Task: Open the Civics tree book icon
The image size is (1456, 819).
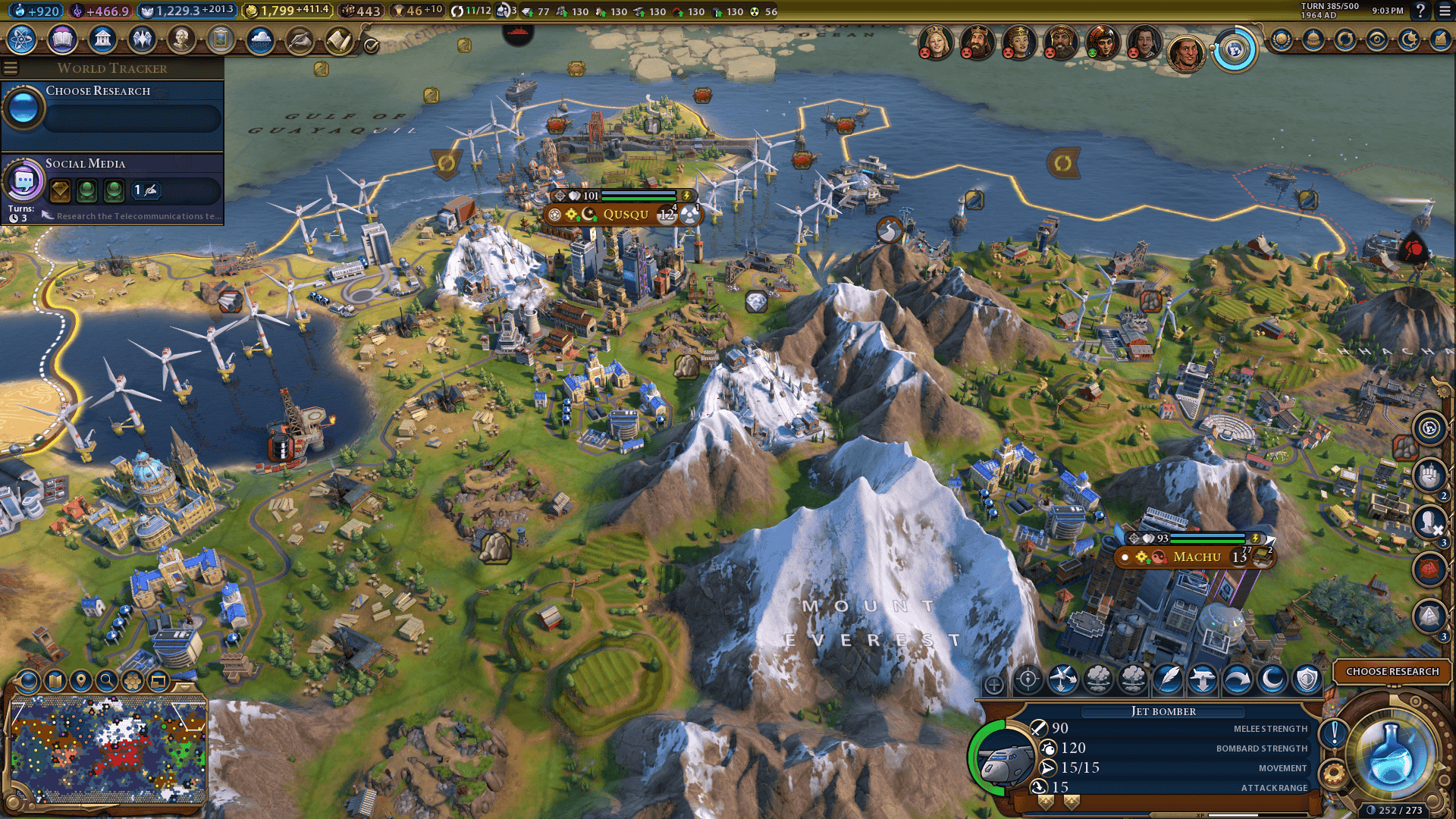Action: tap(62, 39)
